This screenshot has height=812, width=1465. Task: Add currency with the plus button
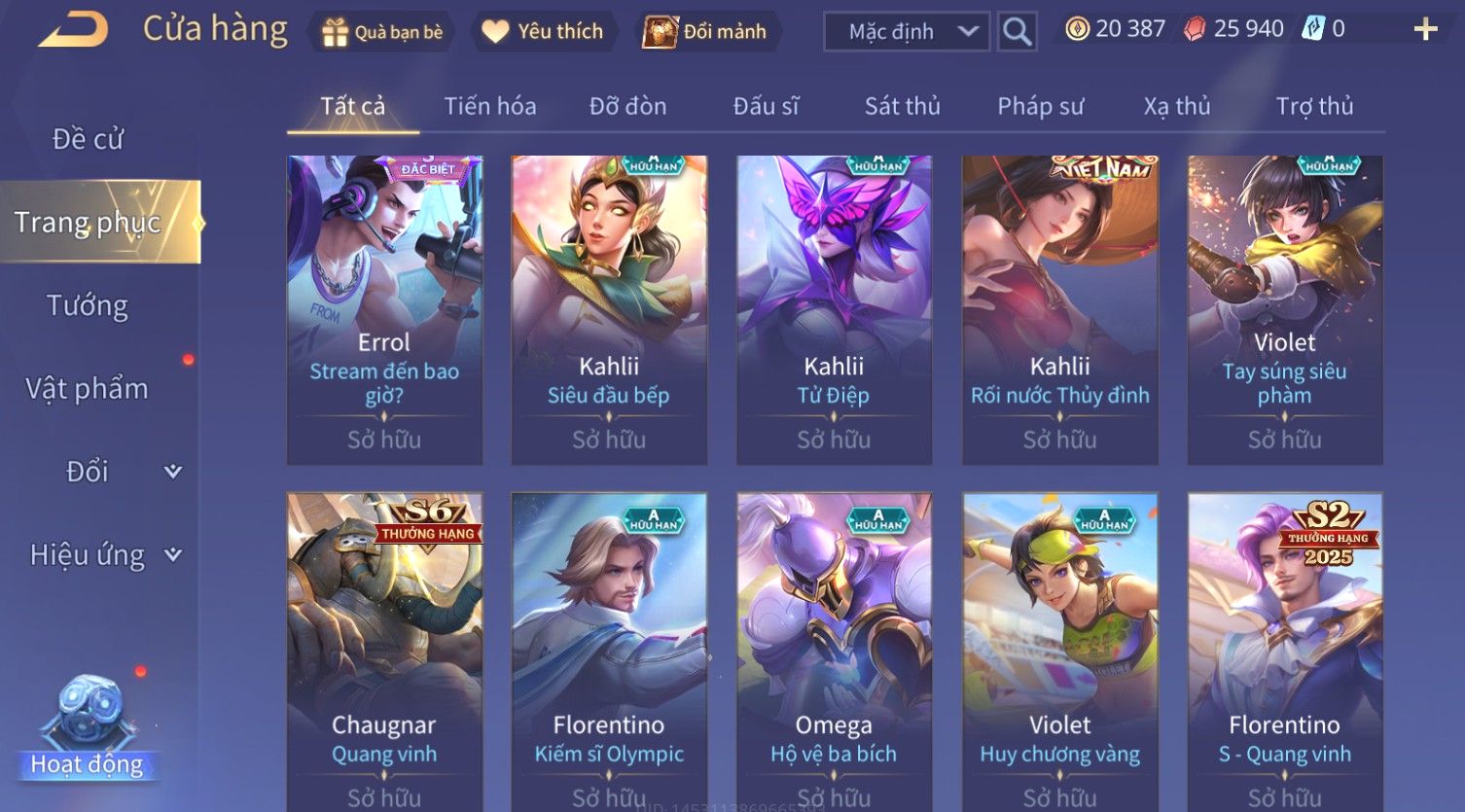[x=1425, y=30]
